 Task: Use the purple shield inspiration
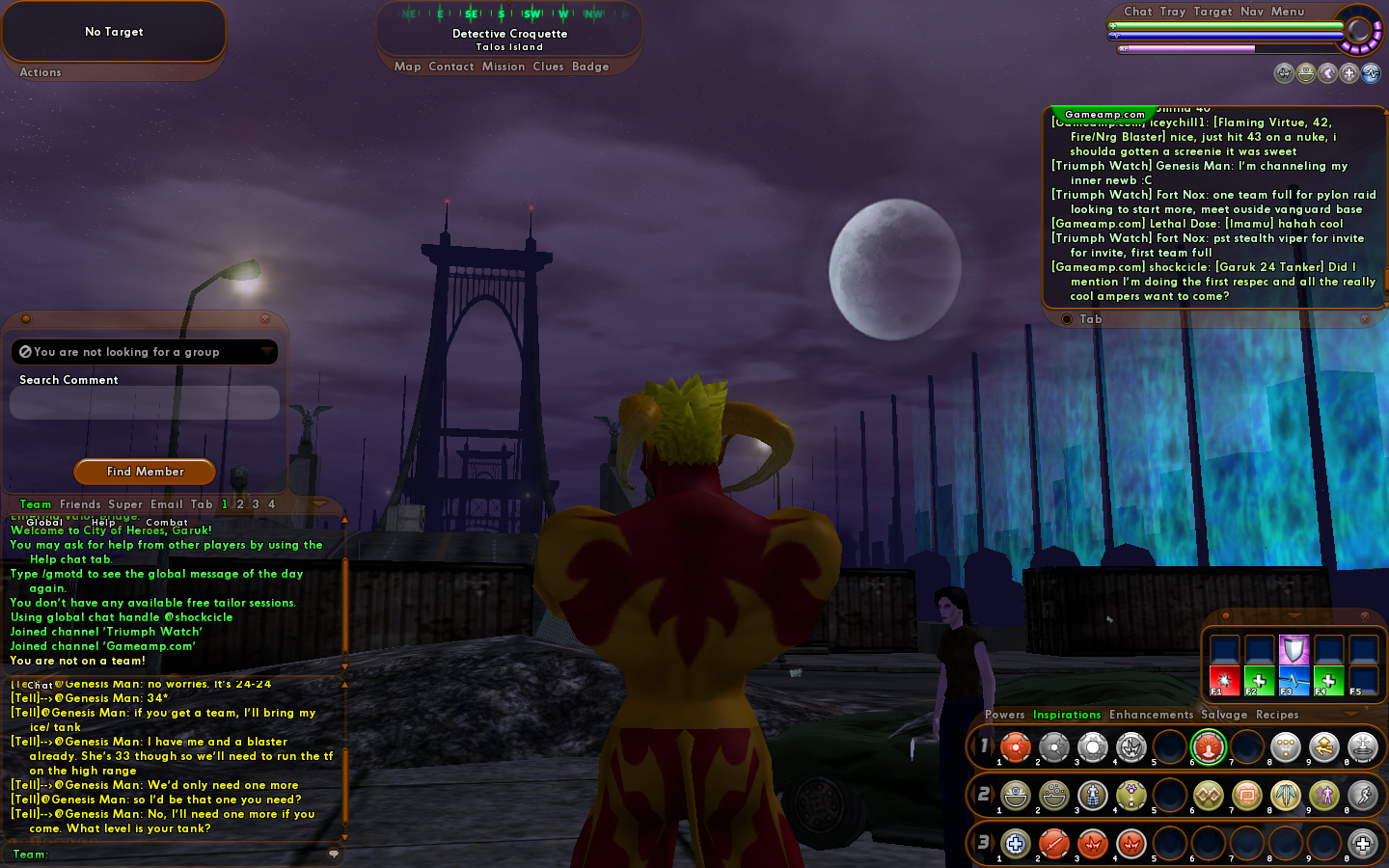[1294, 648]
